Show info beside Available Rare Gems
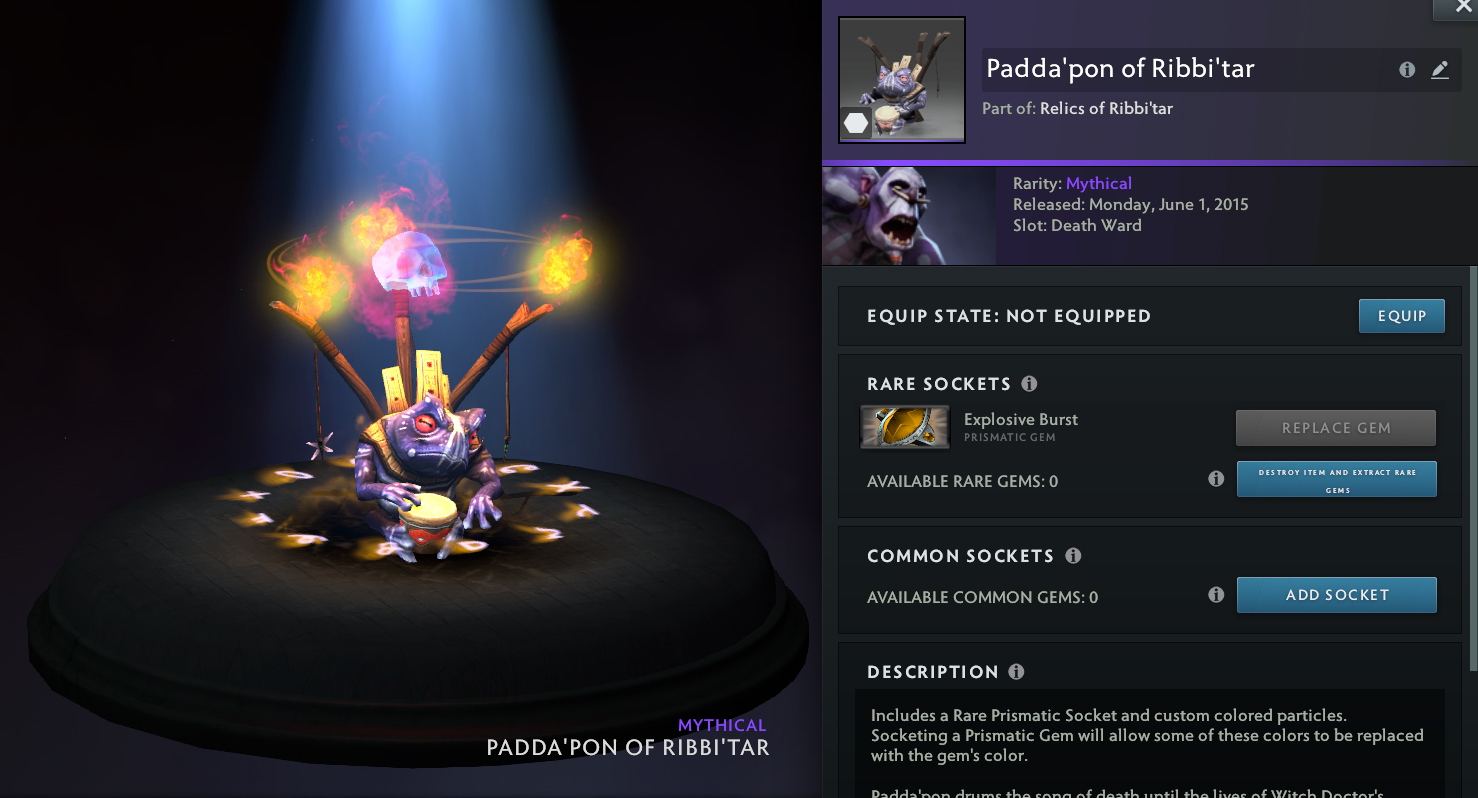The width and height of the screenshot is (1478, 798). coord(1216,479)
